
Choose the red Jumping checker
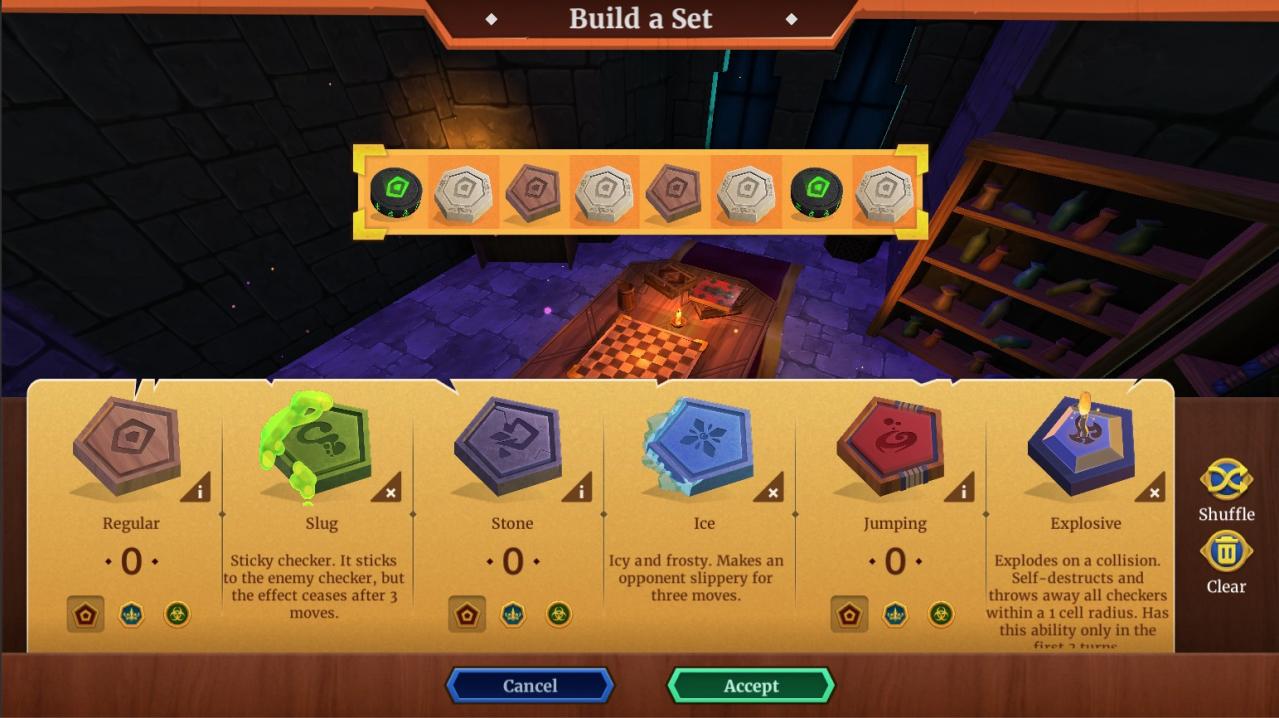[891, 445]
